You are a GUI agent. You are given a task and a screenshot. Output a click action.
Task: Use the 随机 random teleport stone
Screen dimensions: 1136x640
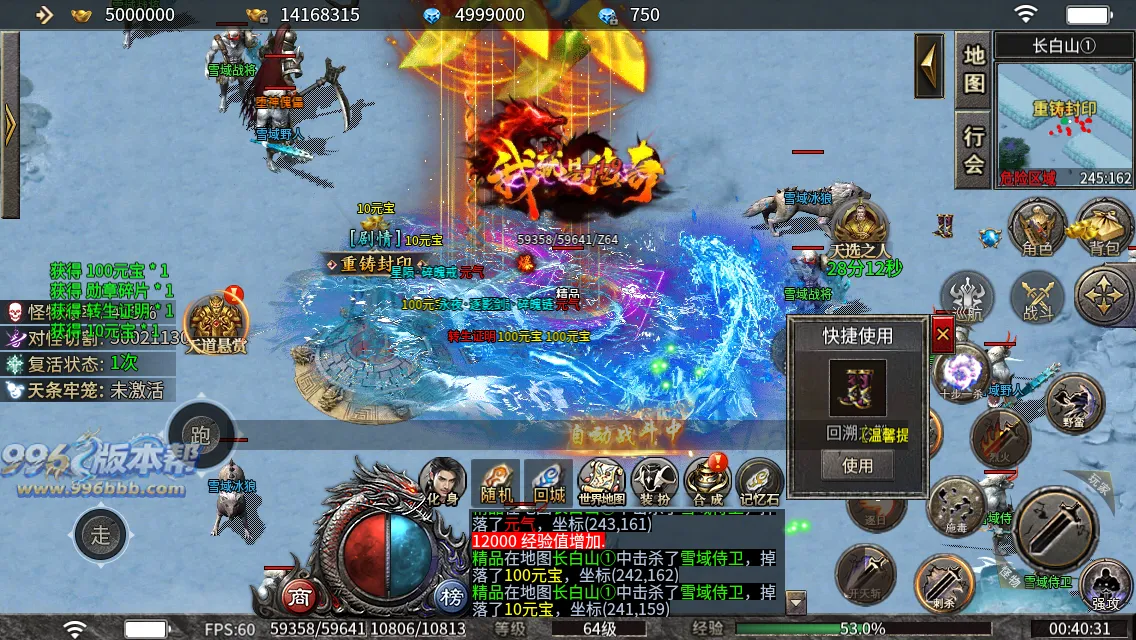tap(495, 483)
